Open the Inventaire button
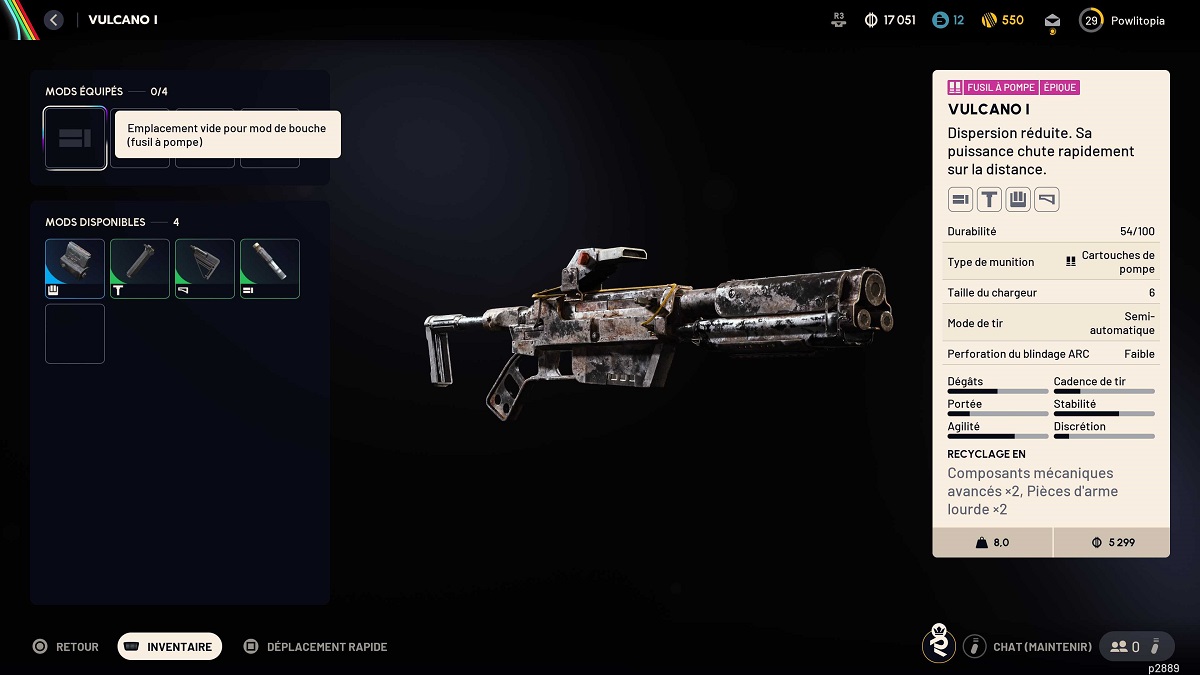Viewport: 1200px width, 675px height. (x=170, y=647)
